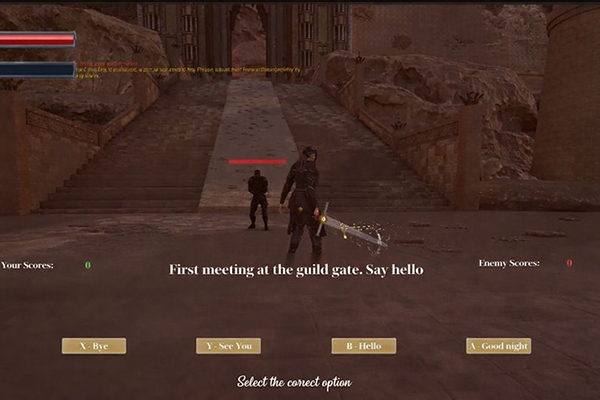Answer with the Good night option
Screen dimensions: 600x400
point(498,346)
